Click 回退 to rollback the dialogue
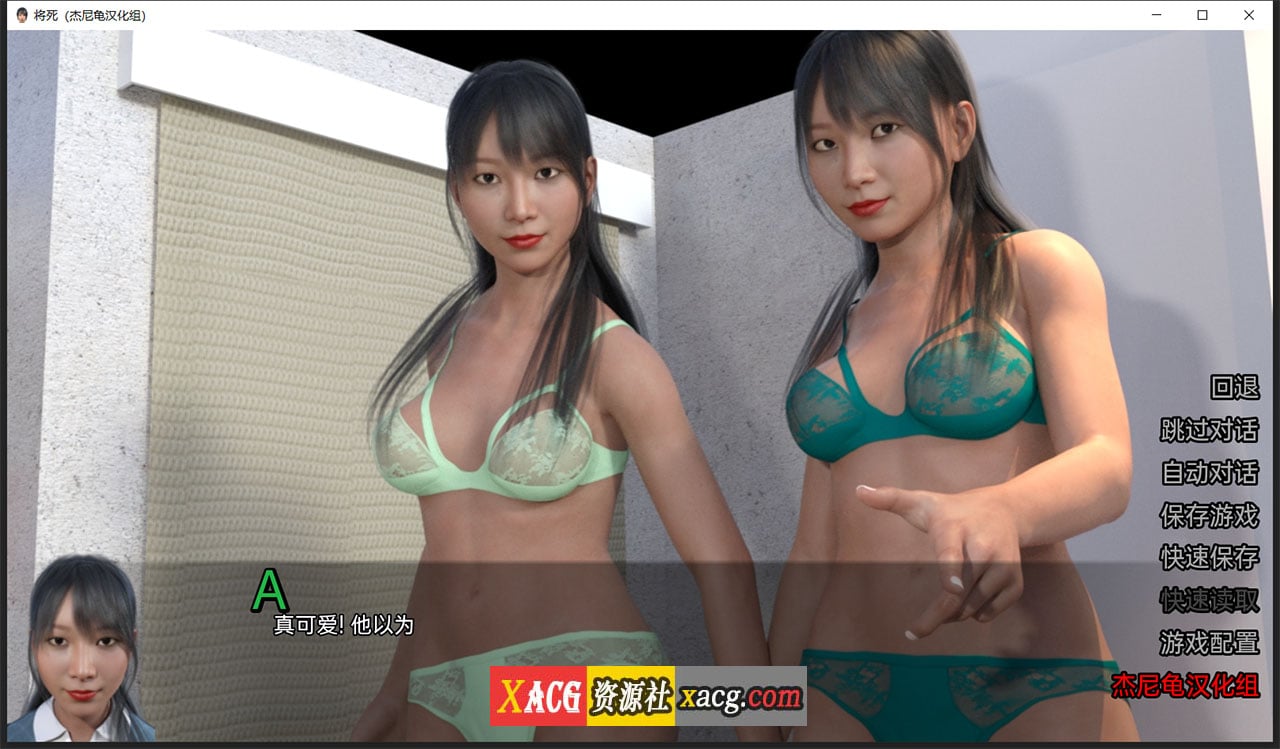This screenshot has height=749, width=1280. click(1235, 390)
